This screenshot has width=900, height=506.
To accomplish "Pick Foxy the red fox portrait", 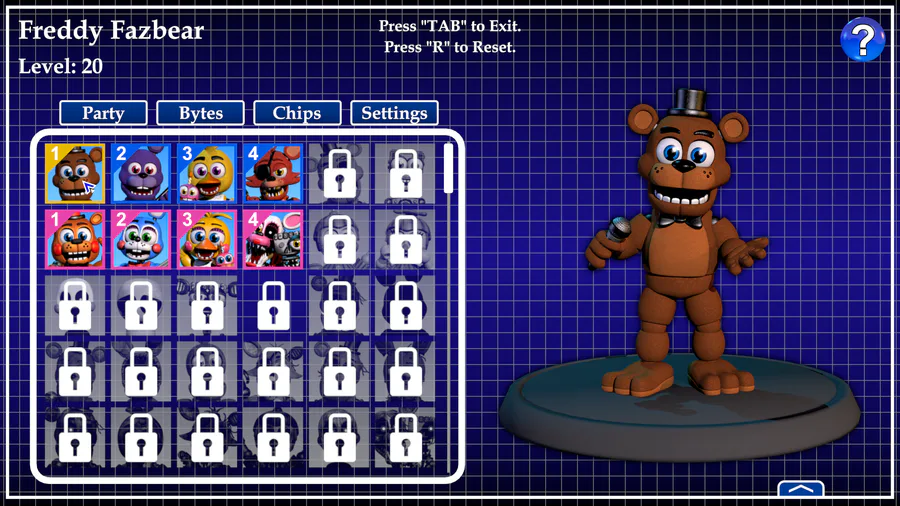I will coord(273,173).
